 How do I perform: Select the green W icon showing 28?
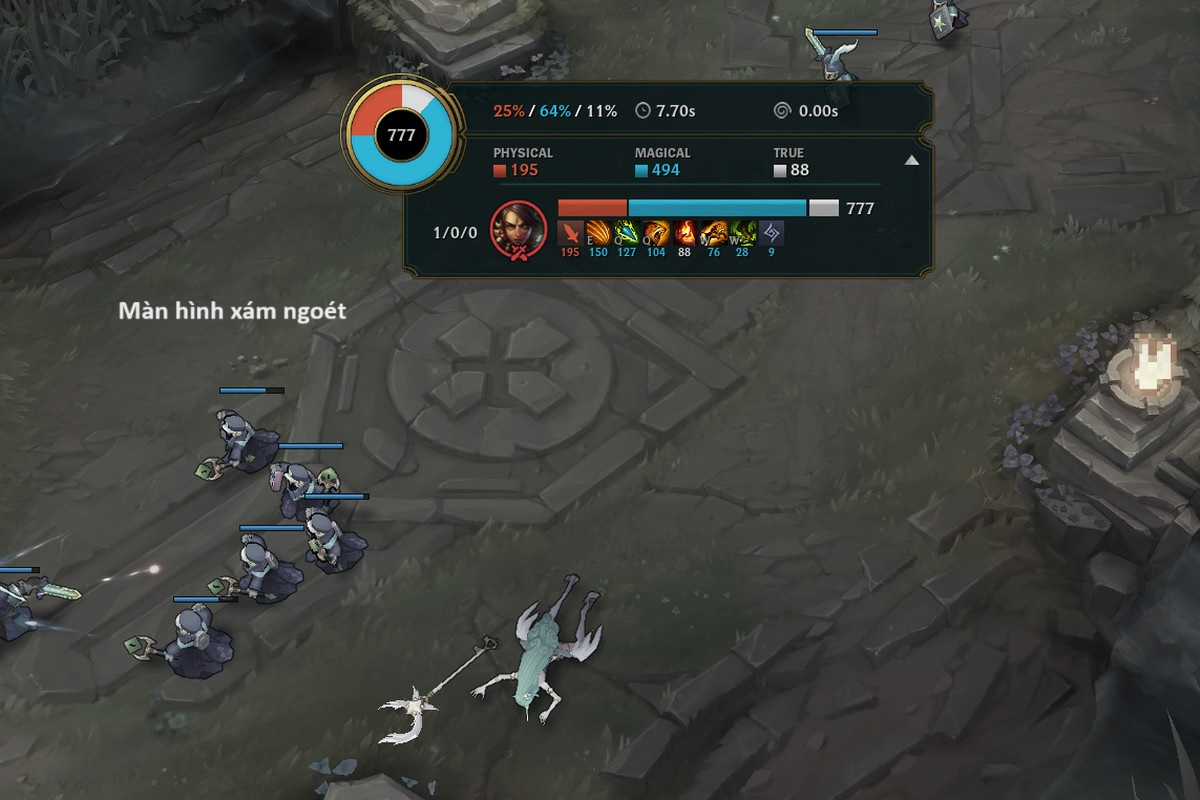click(742, 233)
